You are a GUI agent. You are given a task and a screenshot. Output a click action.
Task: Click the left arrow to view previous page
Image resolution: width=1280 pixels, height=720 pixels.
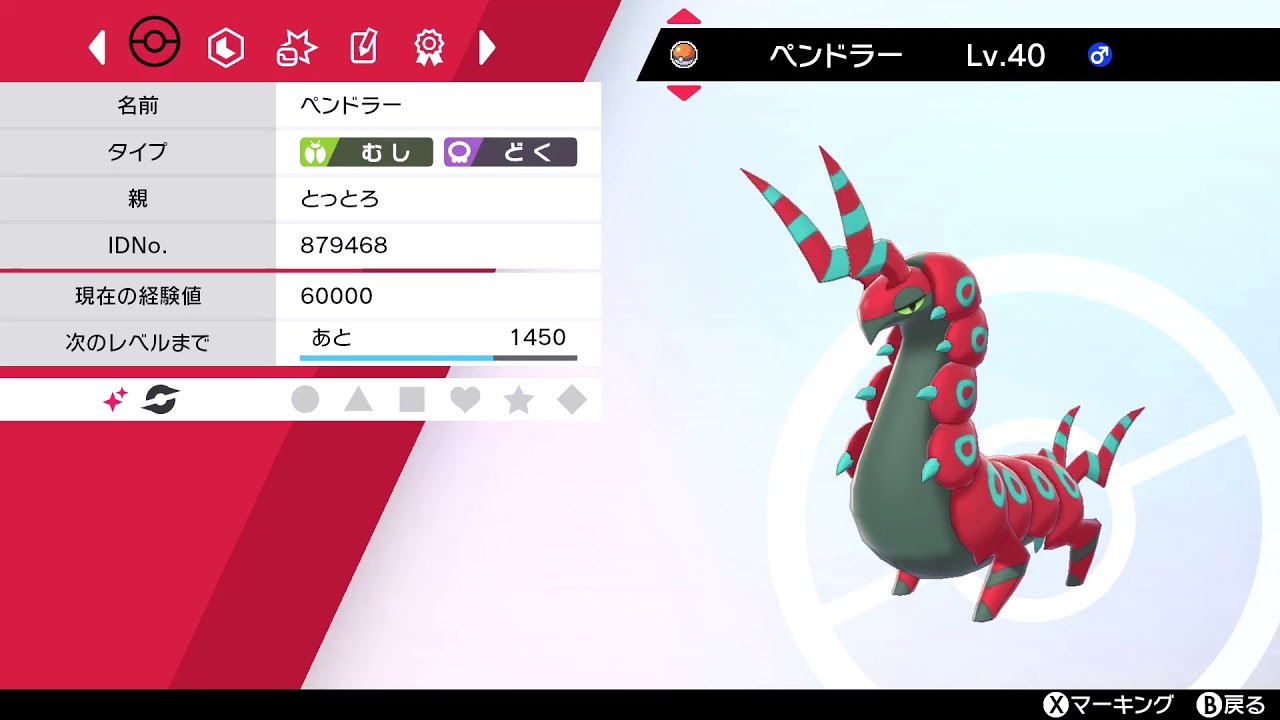(96, 45)
